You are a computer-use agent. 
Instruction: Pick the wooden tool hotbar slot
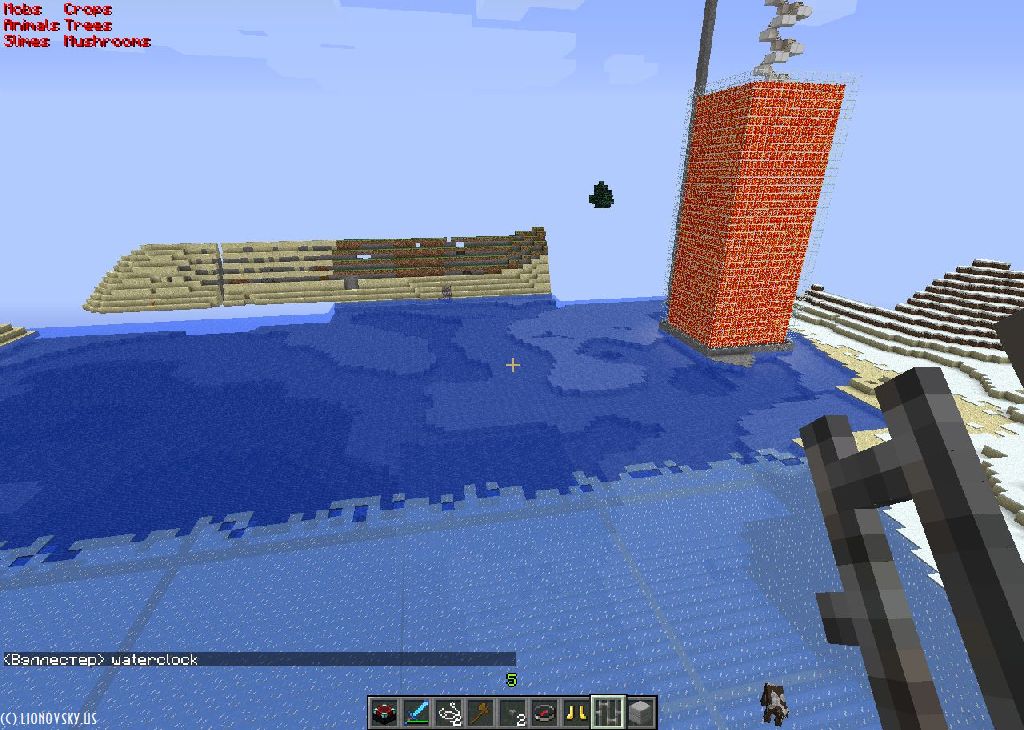pos(480,713)
